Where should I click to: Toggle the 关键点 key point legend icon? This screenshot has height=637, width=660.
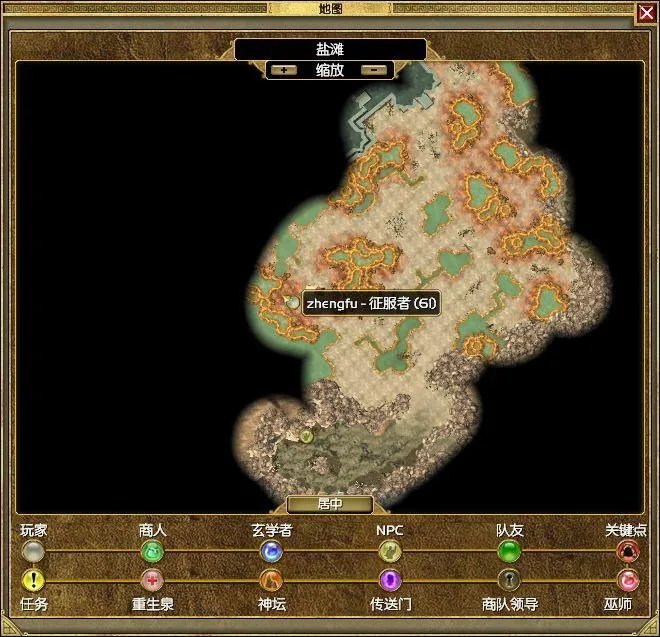point(628,551)
